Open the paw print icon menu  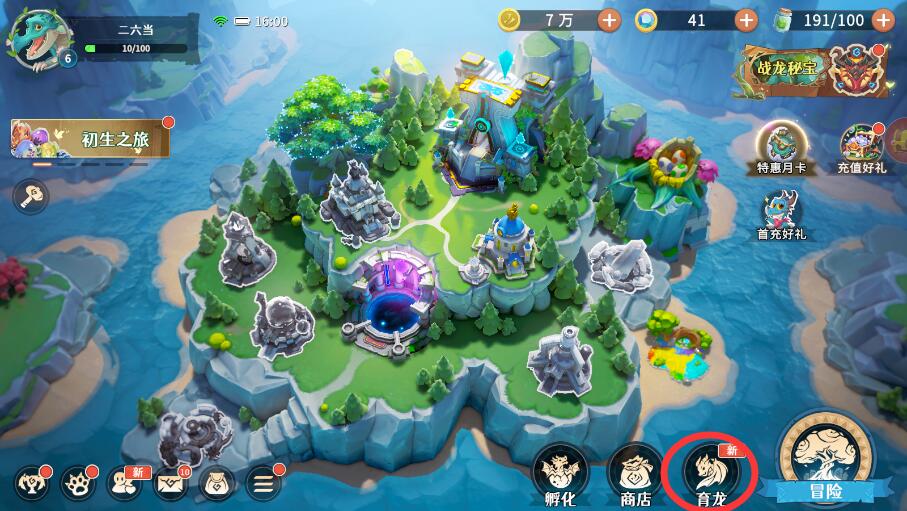78,484
